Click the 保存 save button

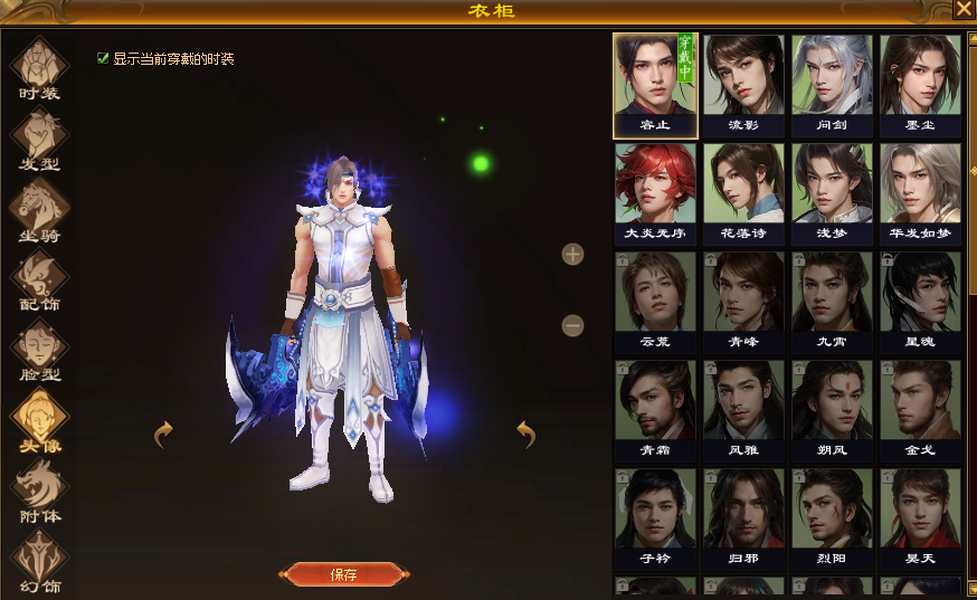tap(343, 574)
